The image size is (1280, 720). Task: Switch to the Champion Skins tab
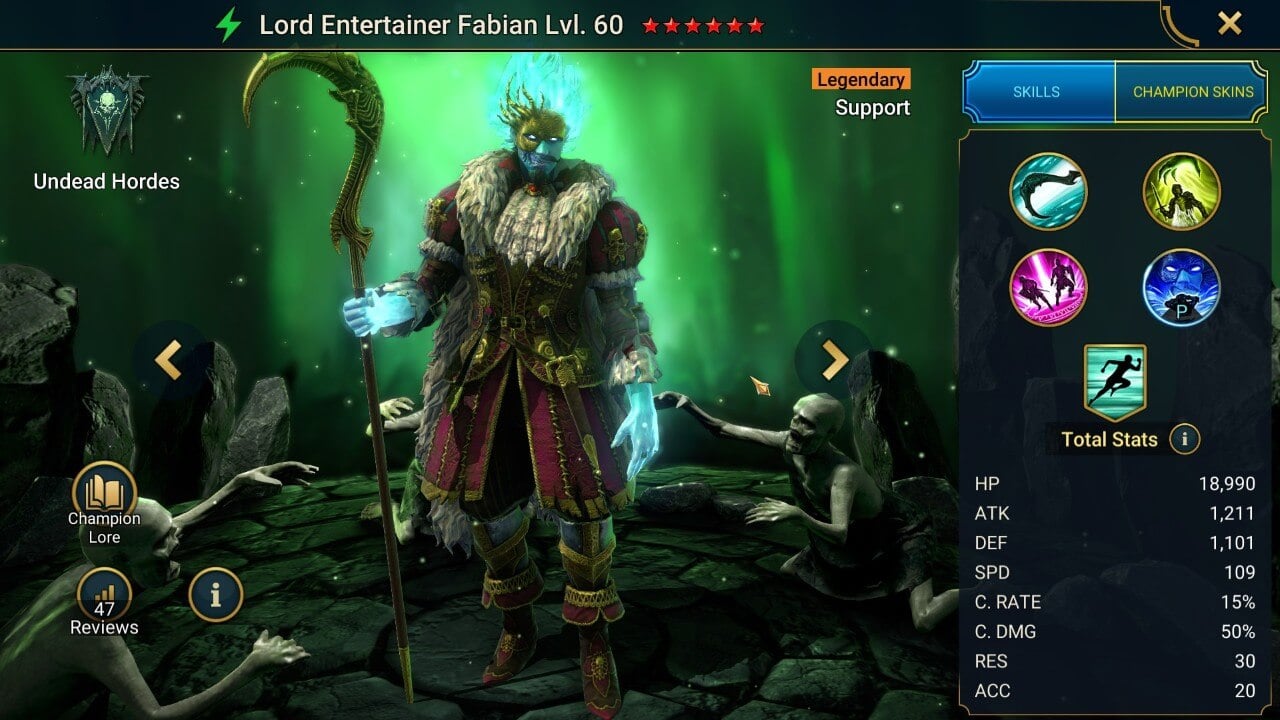(1193, 91)
